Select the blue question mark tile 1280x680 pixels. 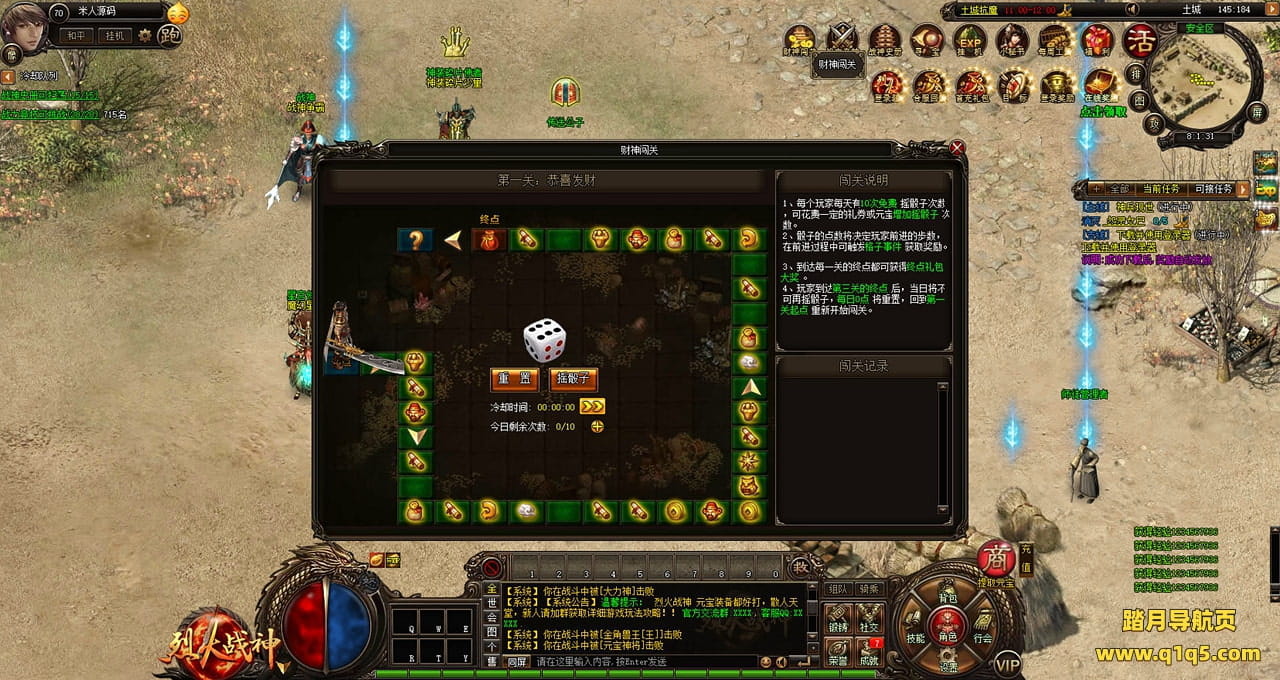(414, 240)
